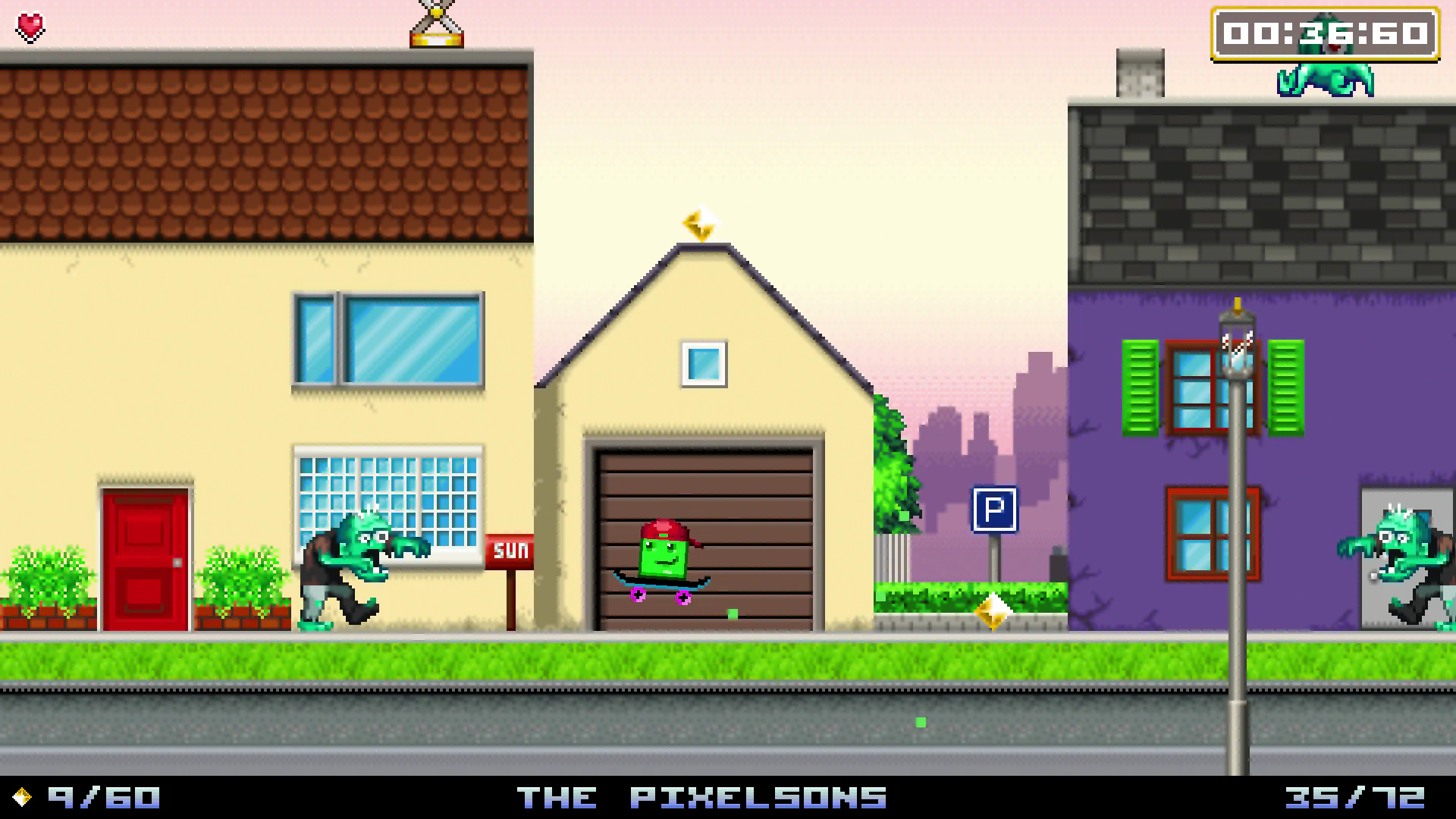Click the pulley hook above the house roof
Screen dimensions: 1456x819
[x=436, y=23]
